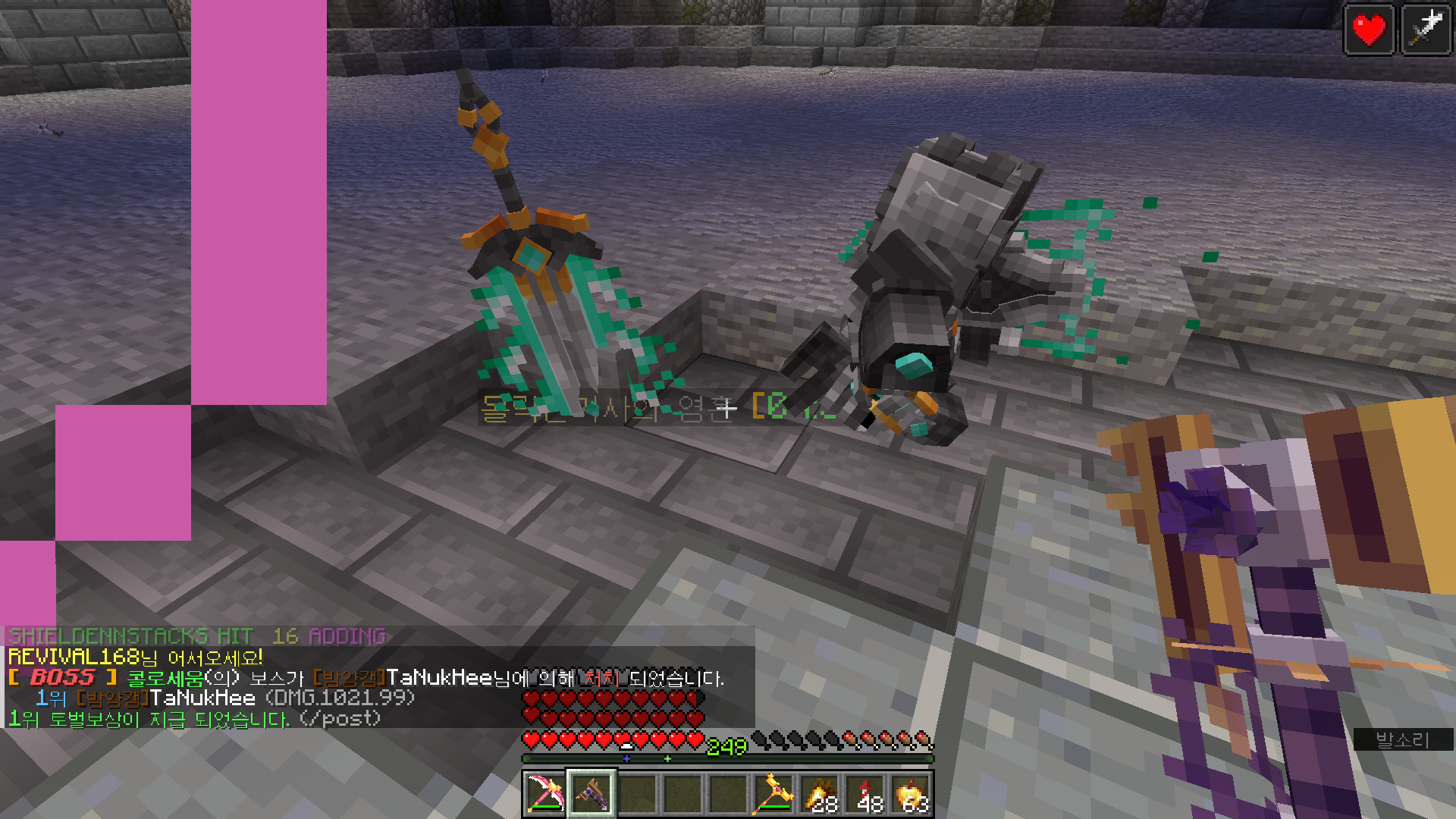Click the /post reward chat line
Image resolution: width=1456 pixels, height=819 pixels.
click(194, 718)
